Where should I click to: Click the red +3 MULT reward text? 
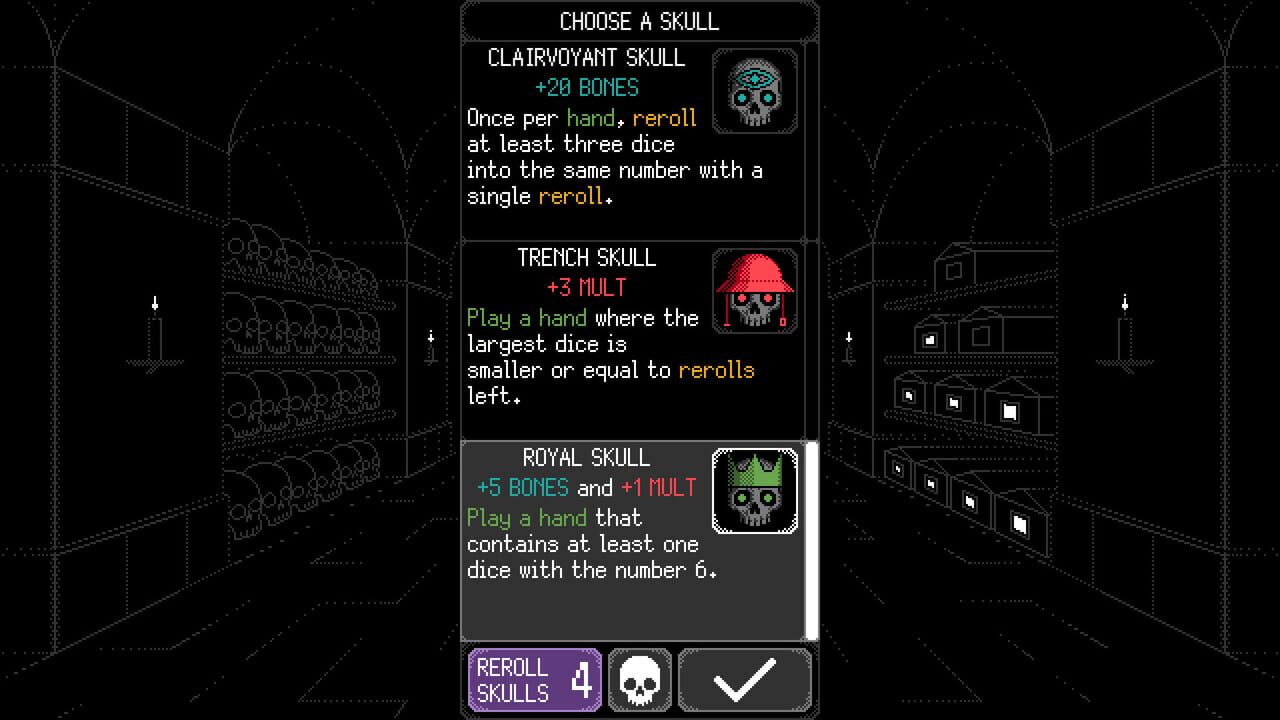click(x=588, y=287)
